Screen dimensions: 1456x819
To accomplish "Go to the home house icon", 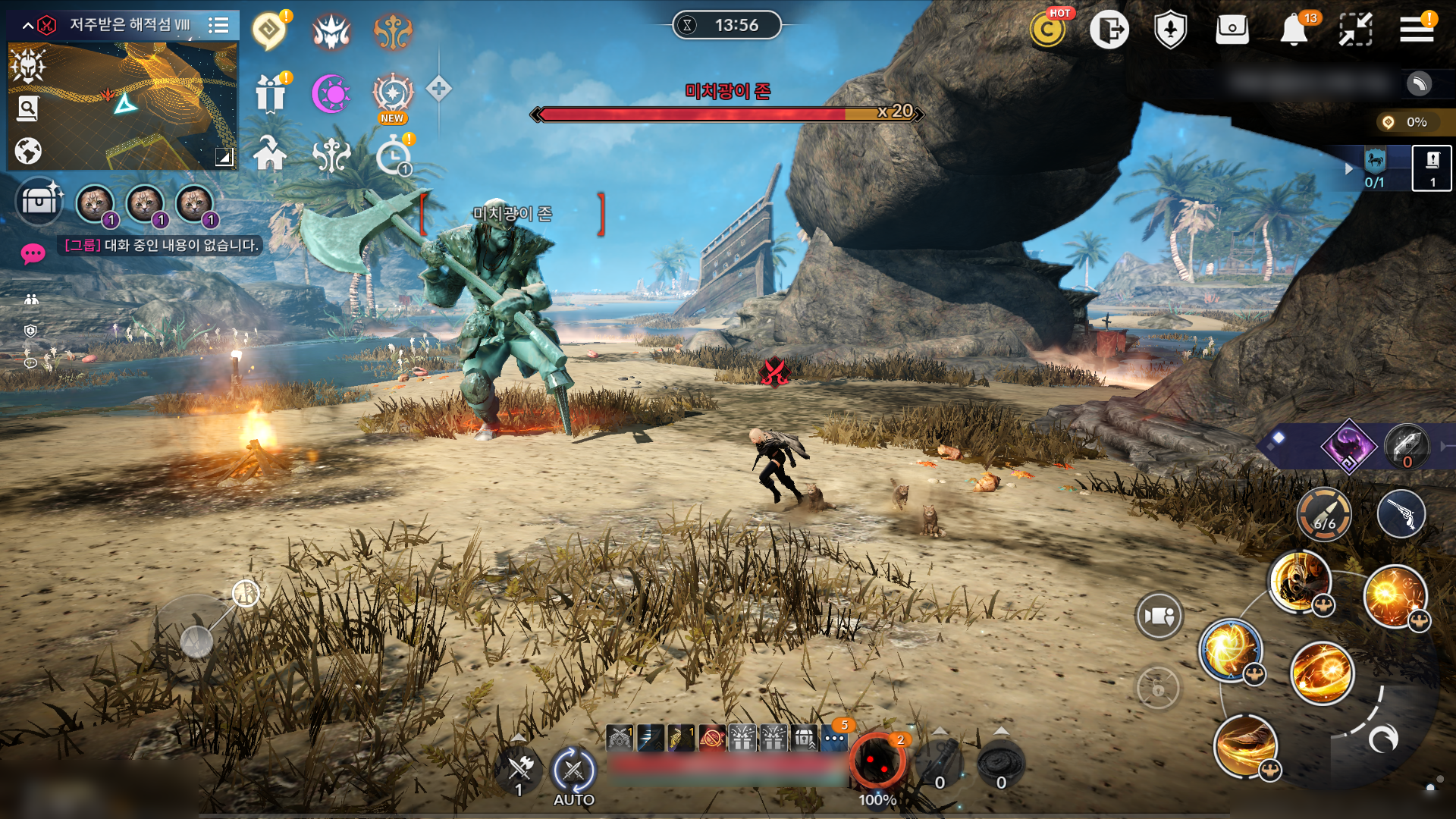I will point(270,154).
